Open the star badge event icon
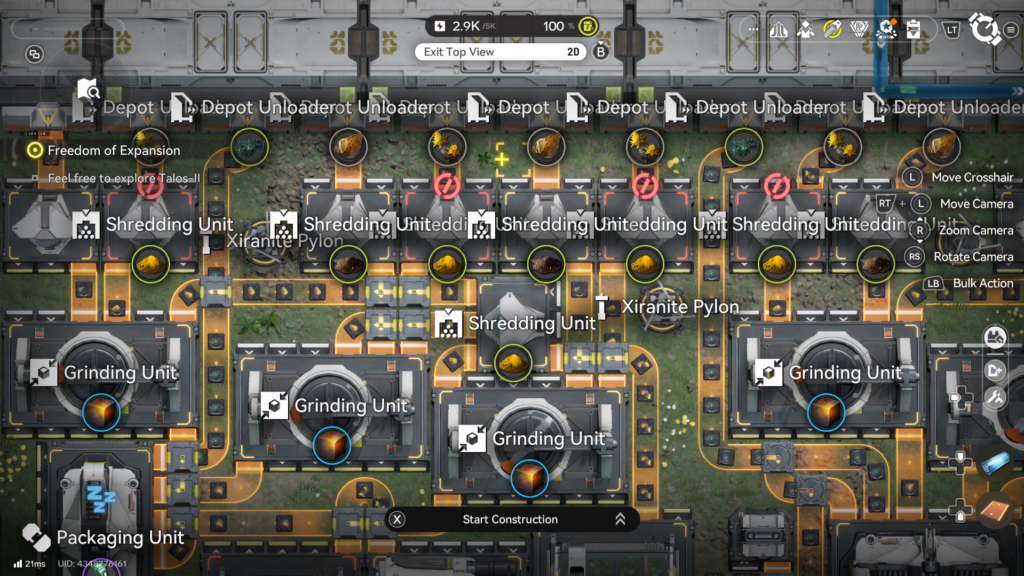The width and height of the screenshot is (1024, 576). [885, 29]
